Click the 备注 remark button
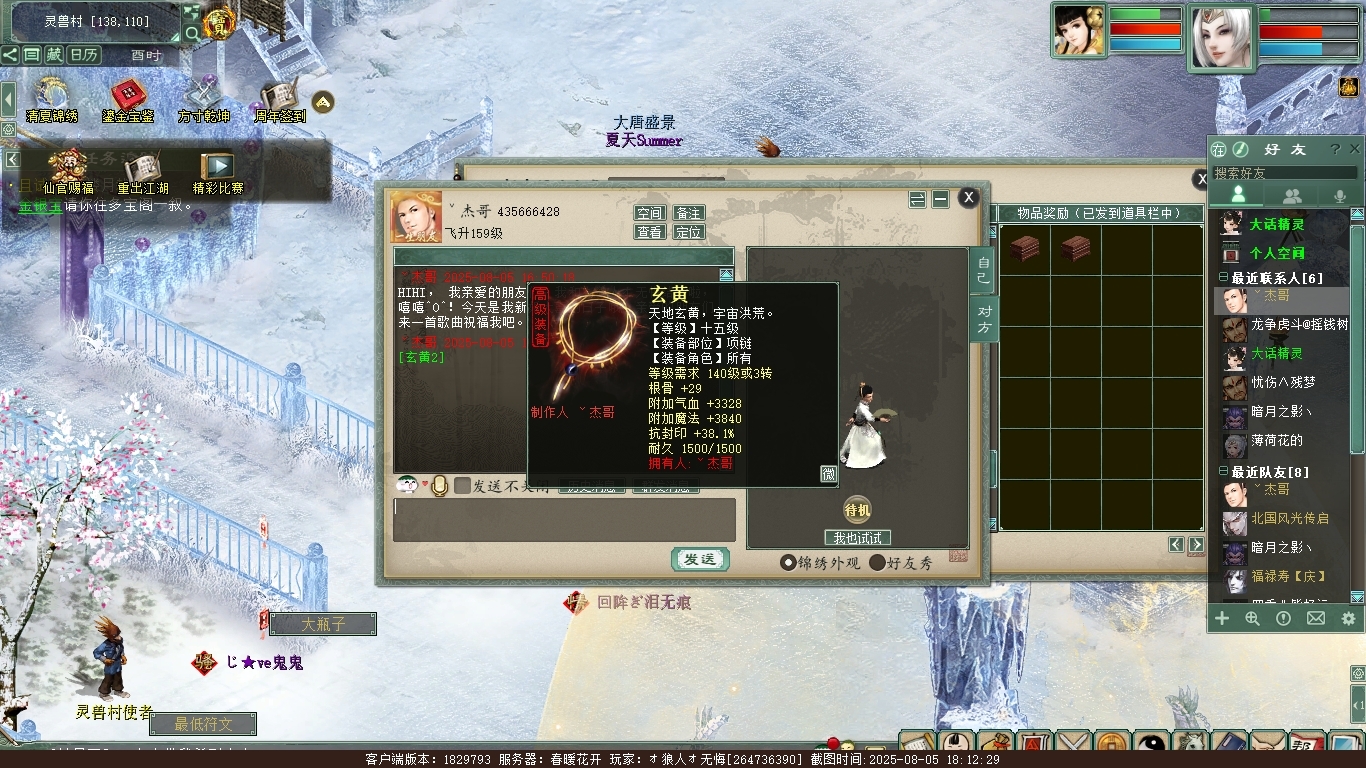Viewport: 1366px width, 768px height. pyautogui.click(x=688, y=213)
